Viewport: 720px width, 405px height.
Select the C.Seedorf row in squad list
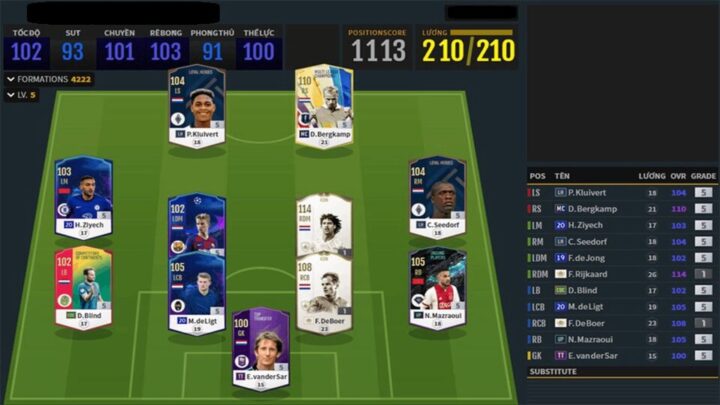(618, 241)
